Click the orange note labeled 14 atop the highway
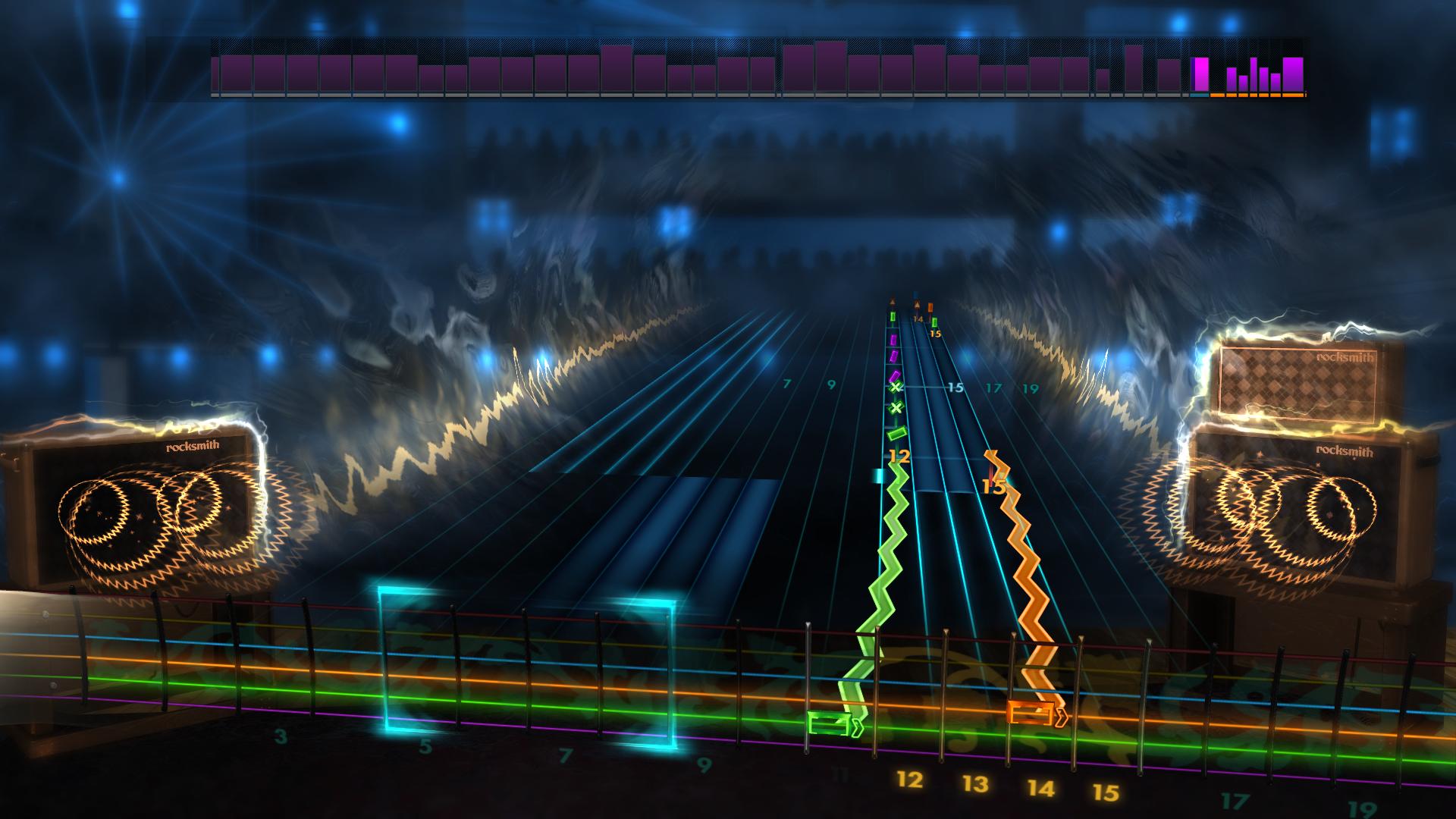The width and height of the screenshot is (1456, 819). point(931,309)
